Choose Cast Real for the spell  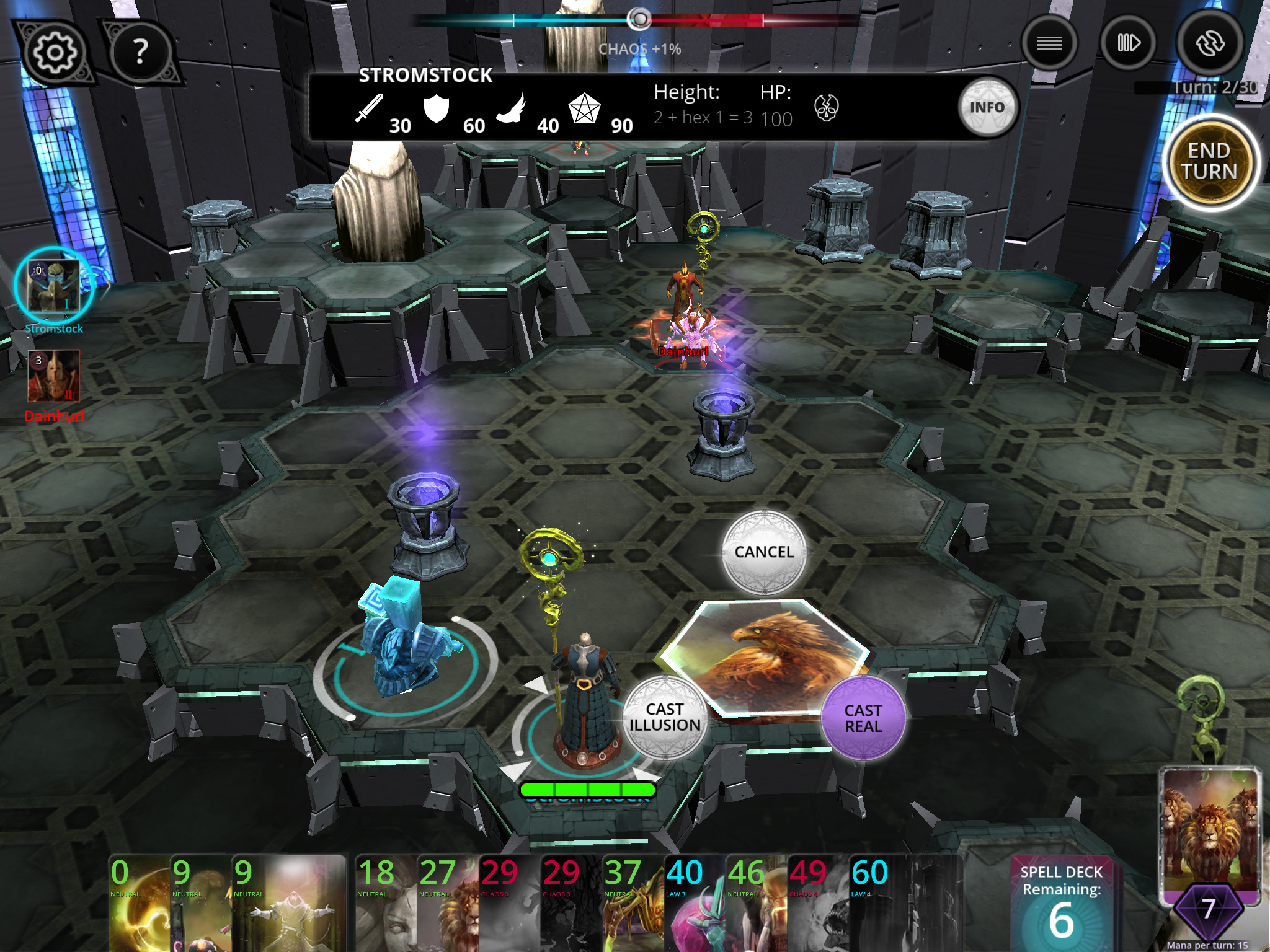[x=863, y=718]
